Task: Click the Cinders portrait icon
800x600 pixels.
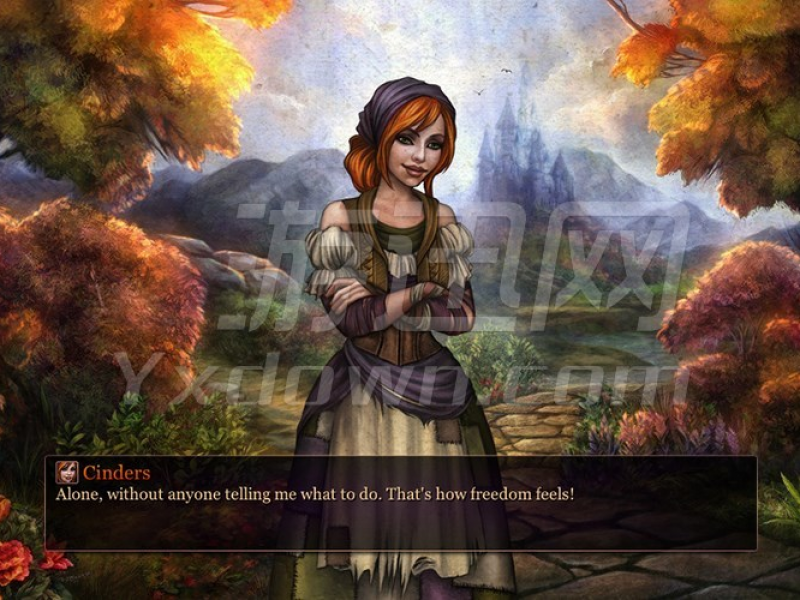Action: coord(66,472)
